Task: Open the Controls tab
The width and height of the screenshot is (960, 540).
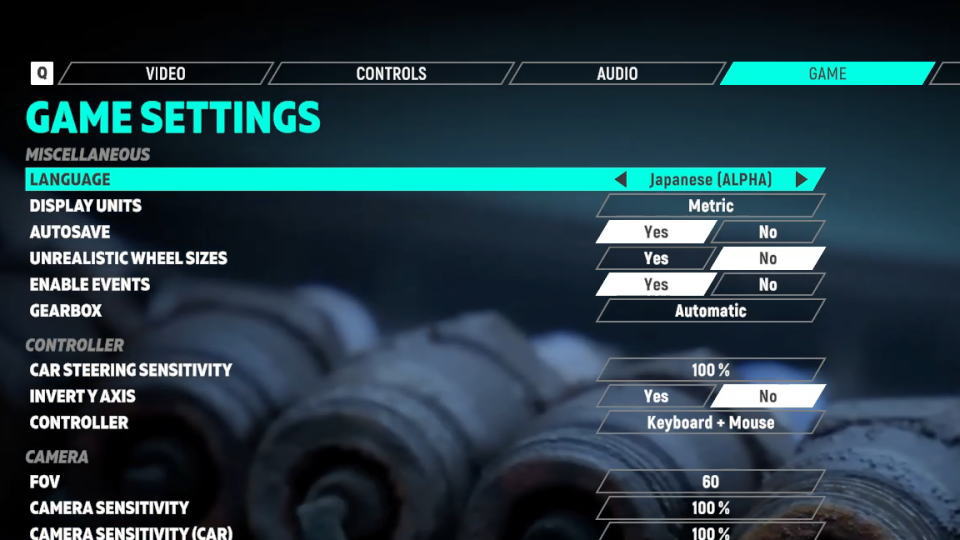Action: [391, 74]
